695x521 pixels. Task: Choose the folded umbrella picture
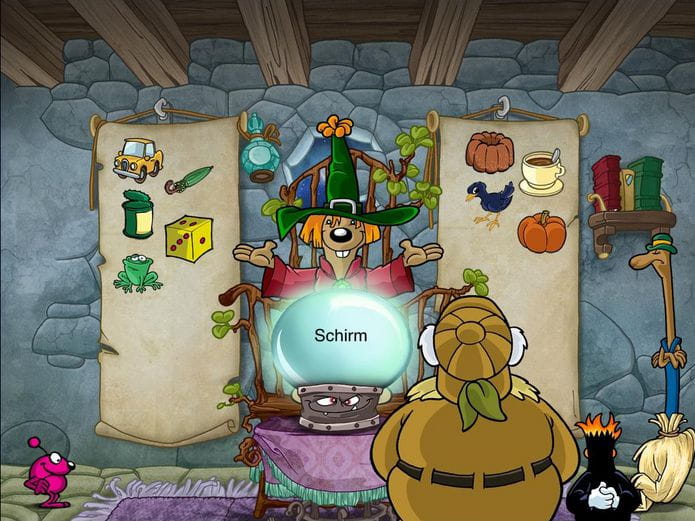188,180
